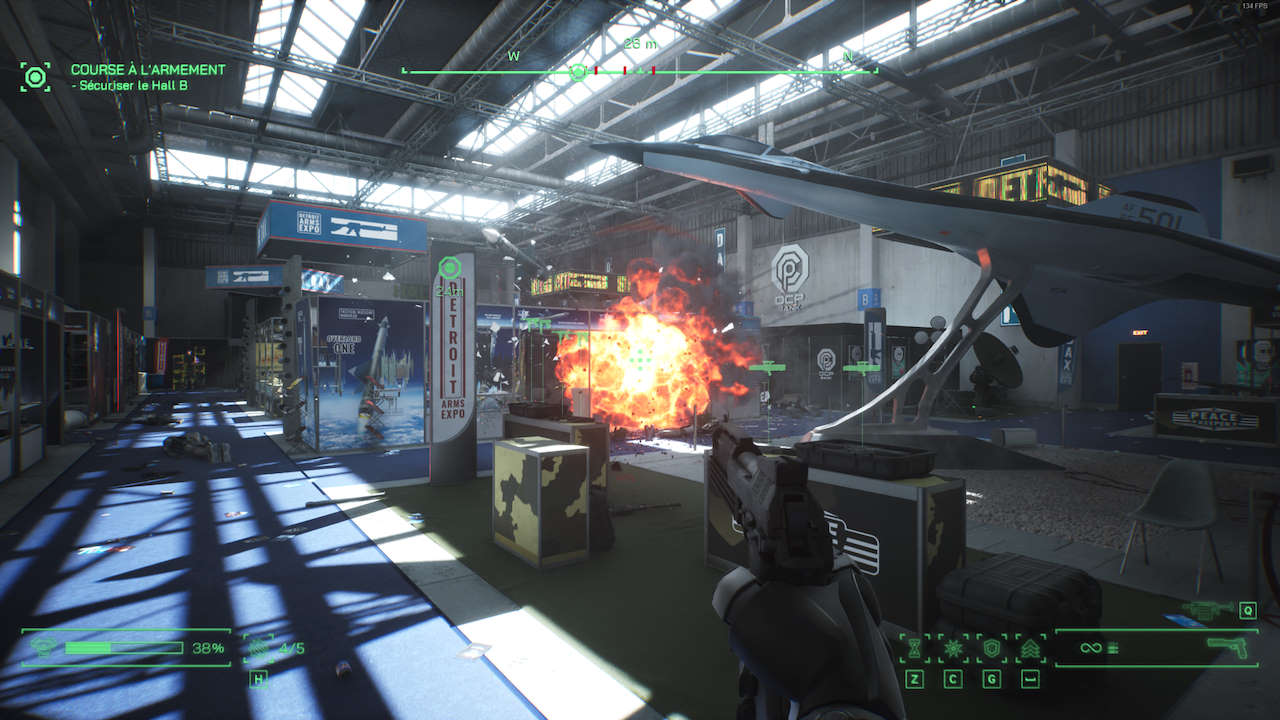This screenshot has width=1280, height=720.
Task: Activate the starburst shockwave ability icon
Action: (x=953, y=648)
